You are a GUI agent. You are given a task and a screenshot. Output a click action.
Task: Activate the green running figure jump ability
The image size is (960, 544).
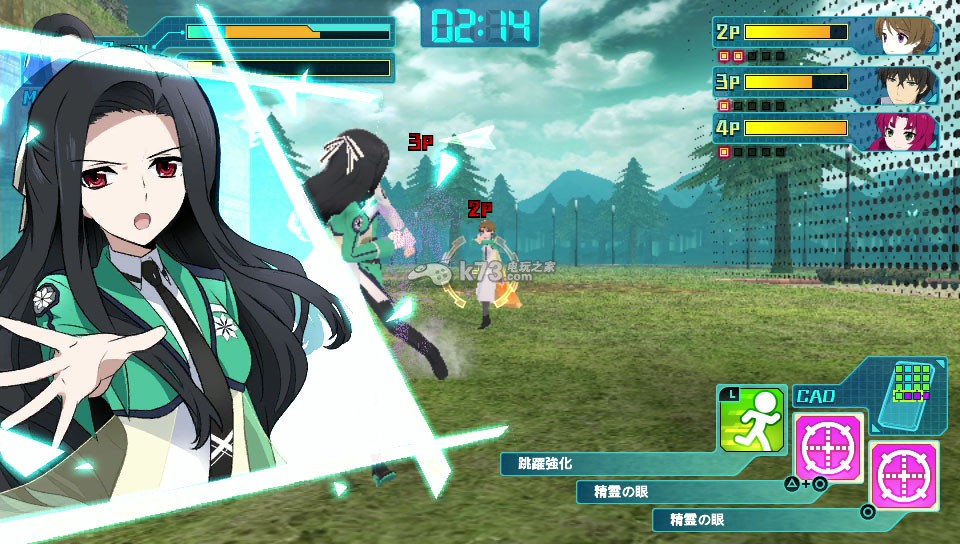[752, 418]
